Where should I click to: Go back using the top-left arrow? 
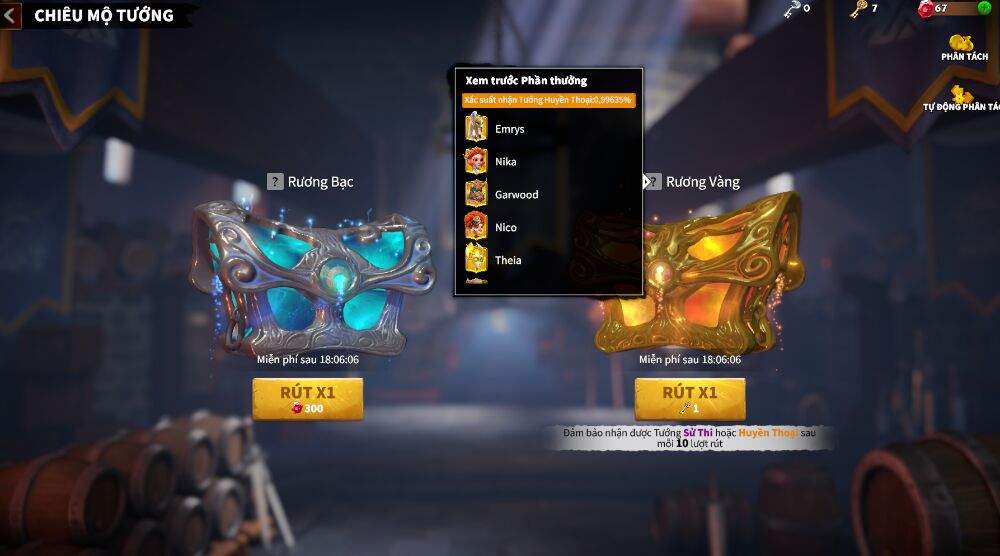click(x=11, y=15)
